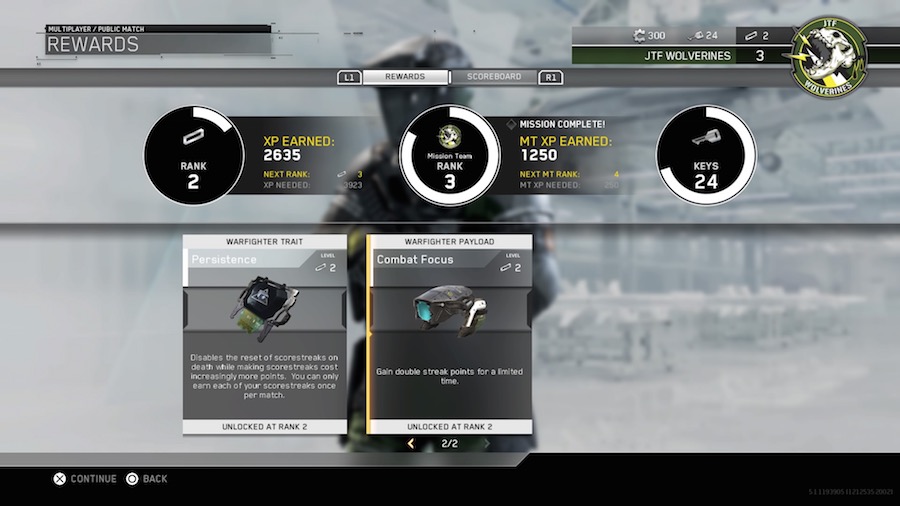The height and width of the screenshot is (506, 900).
Task: Select the Mission Team Rank circle
Action: tap(449, 155)
